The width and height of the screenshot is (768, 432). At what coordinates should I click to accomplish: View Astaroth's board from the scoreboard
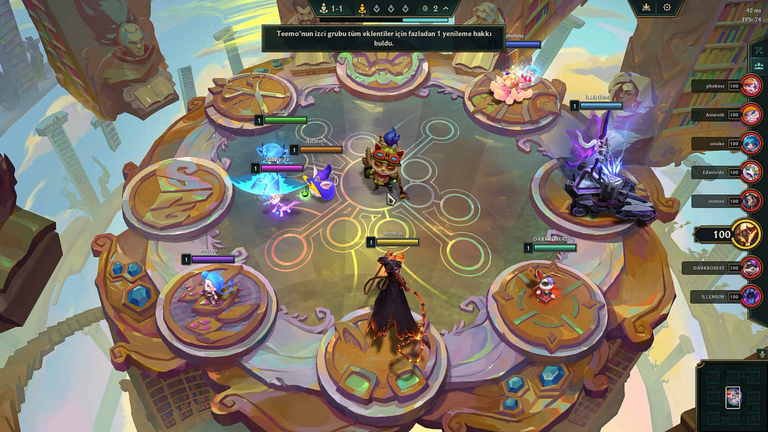pyautogui.click(x=751, y=115)
